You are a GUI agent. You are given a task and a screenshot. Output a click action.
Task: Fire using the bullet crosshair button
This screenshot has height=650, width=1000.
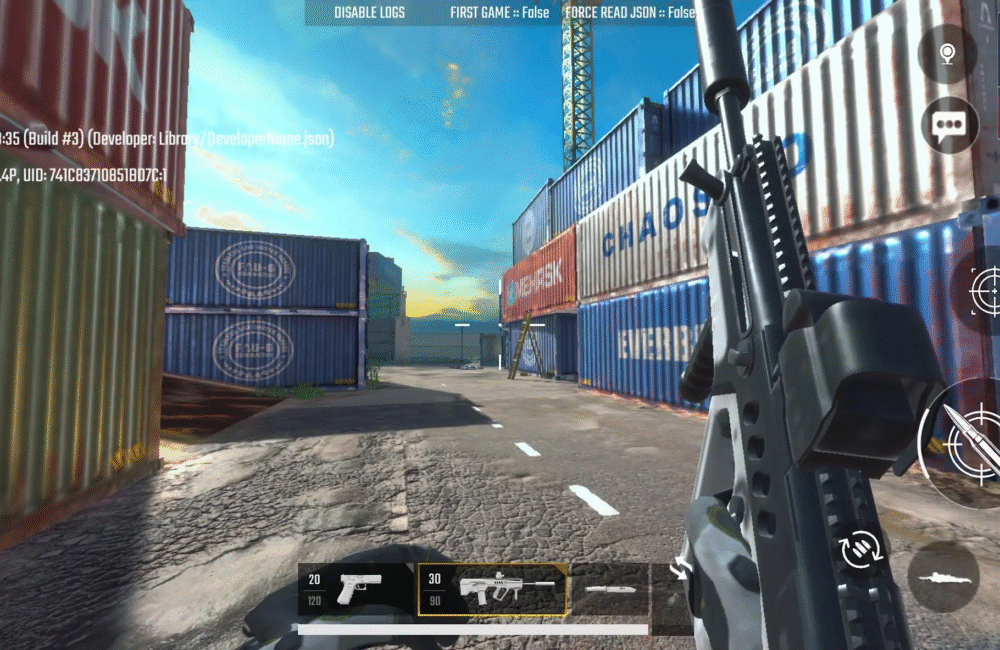click(x=962, y=443)
